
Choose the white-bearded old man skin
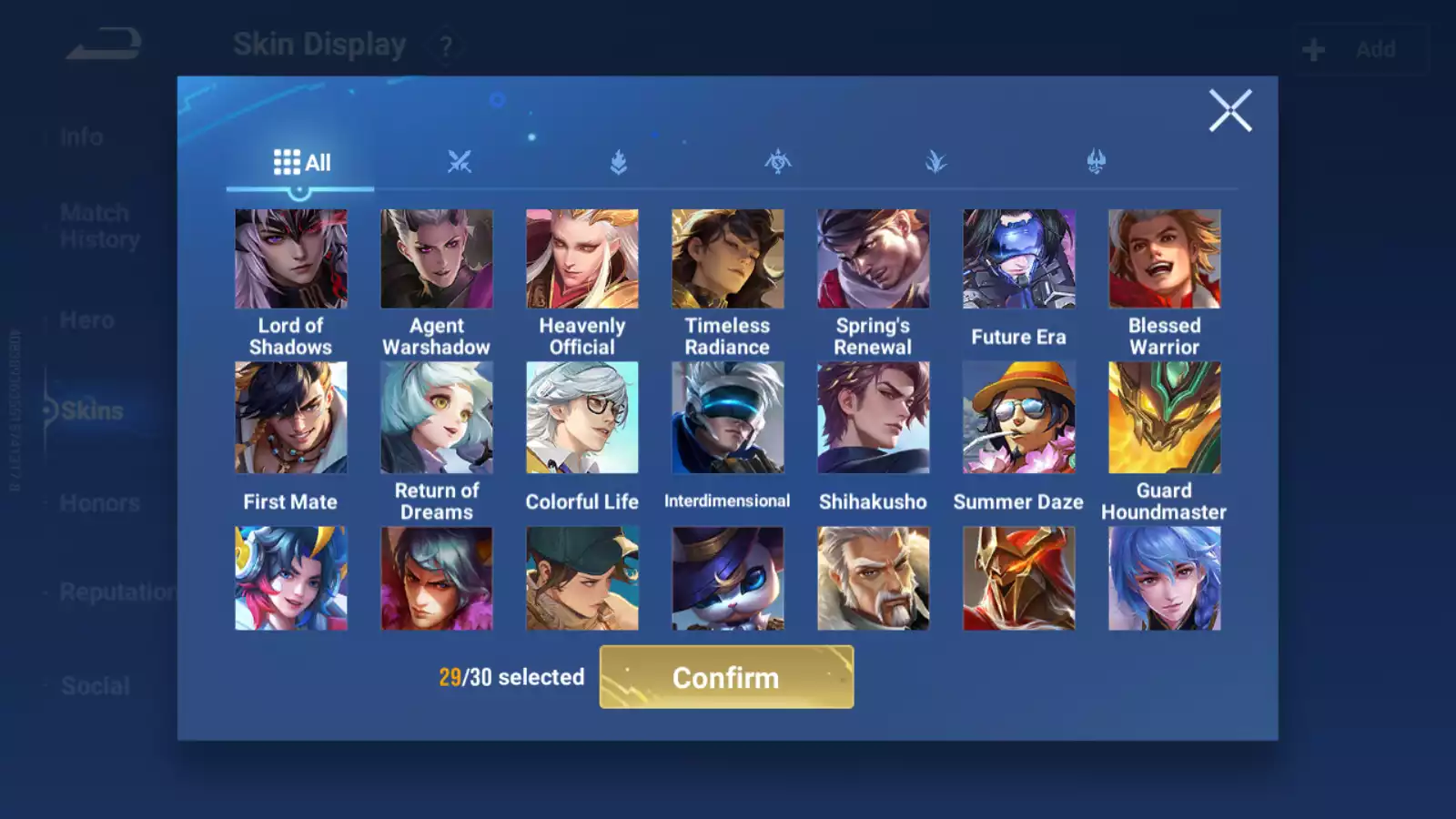873,579
